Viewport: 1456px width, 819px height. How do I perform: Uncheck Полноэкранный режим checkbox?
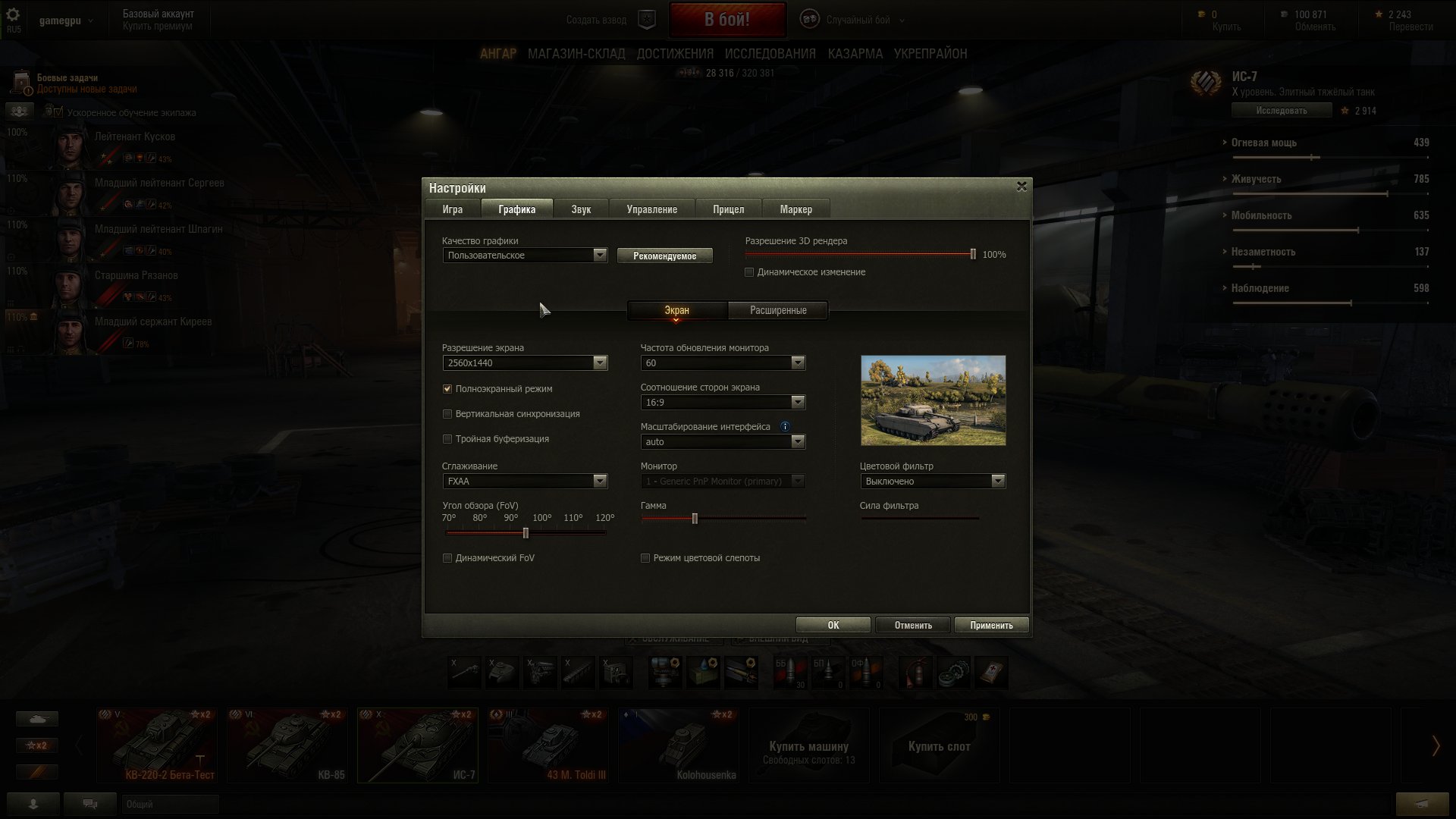click(447, 388)
